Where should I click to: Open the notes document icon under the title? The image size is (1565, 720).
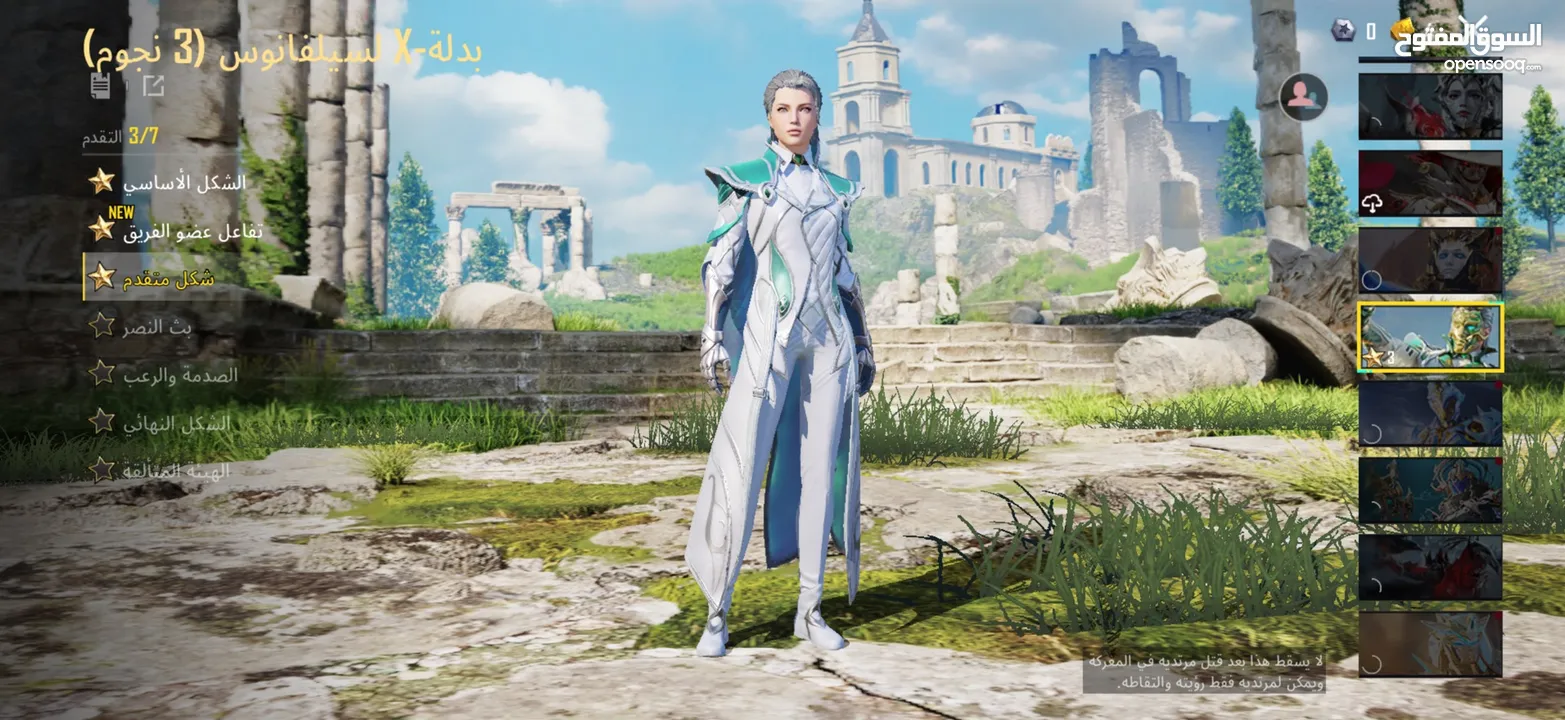pos(100,86)
